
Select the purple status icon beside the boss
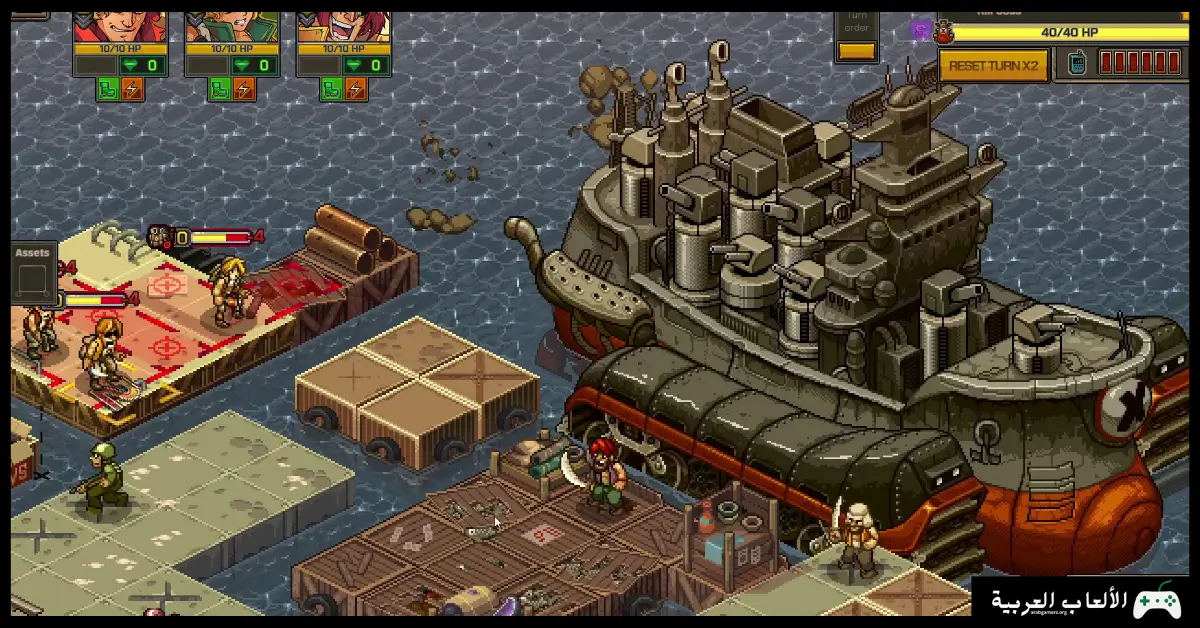click(921, 30)
